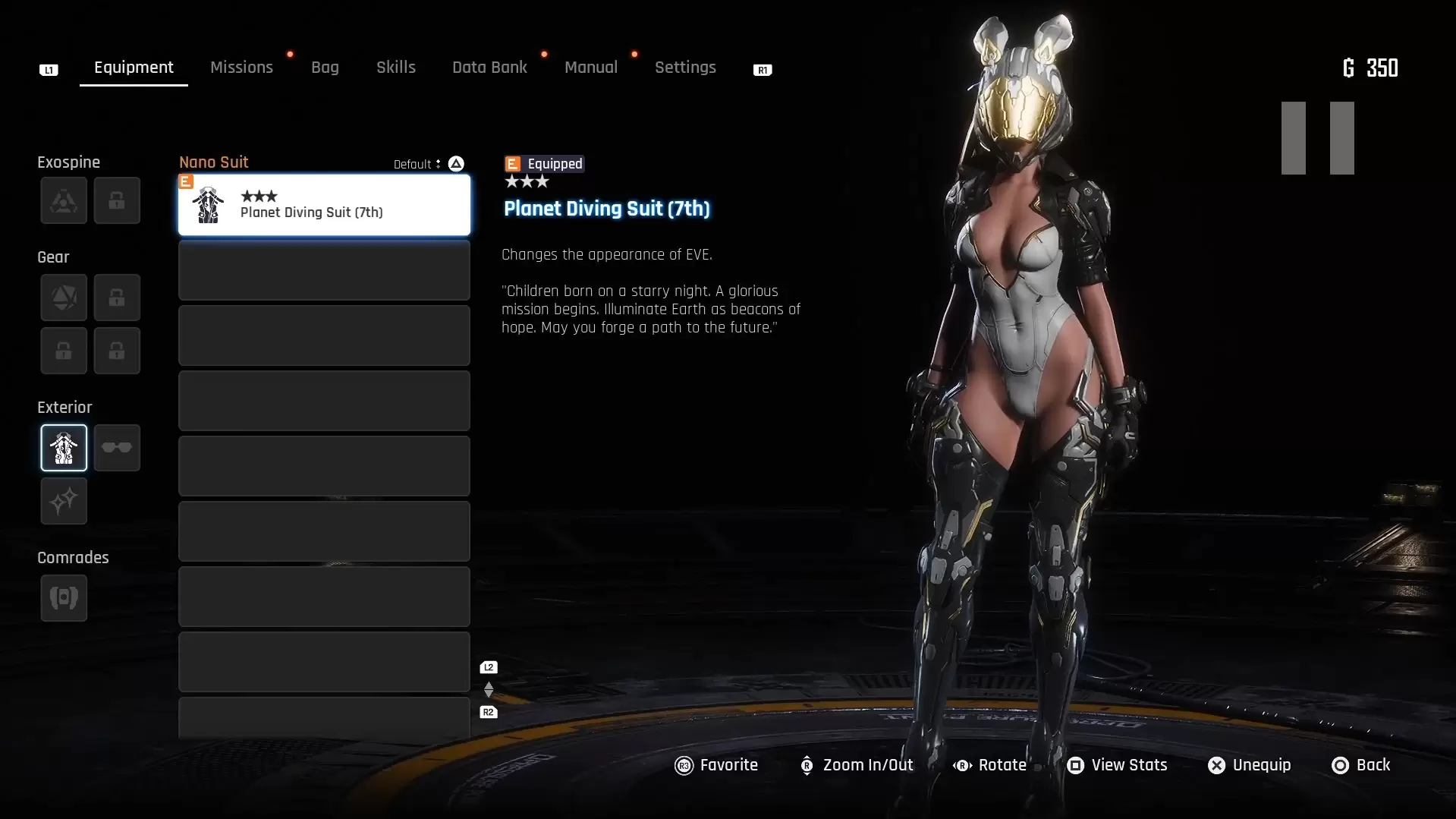Click the sparkle effect Exterior slot icon
This screenshot has width=1456, height=819.
[x=64, y=501]
